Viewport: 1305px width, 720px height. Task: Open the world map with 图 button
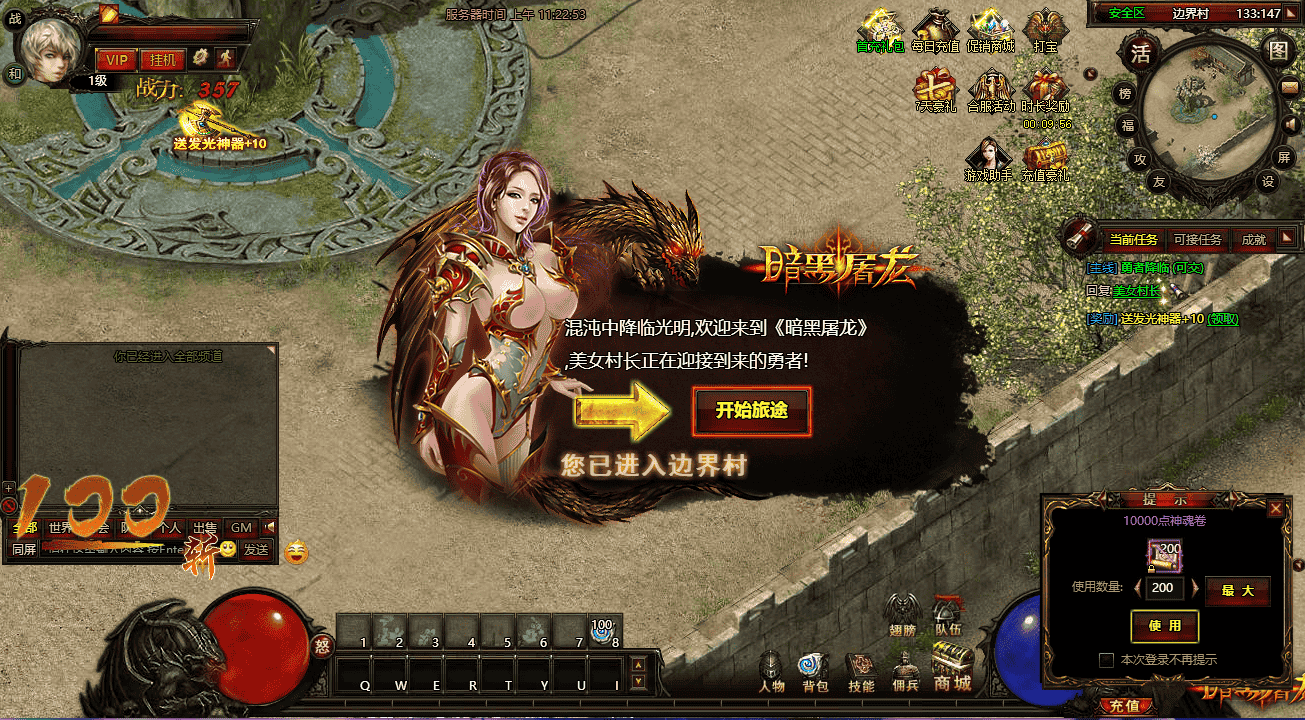1278,51
